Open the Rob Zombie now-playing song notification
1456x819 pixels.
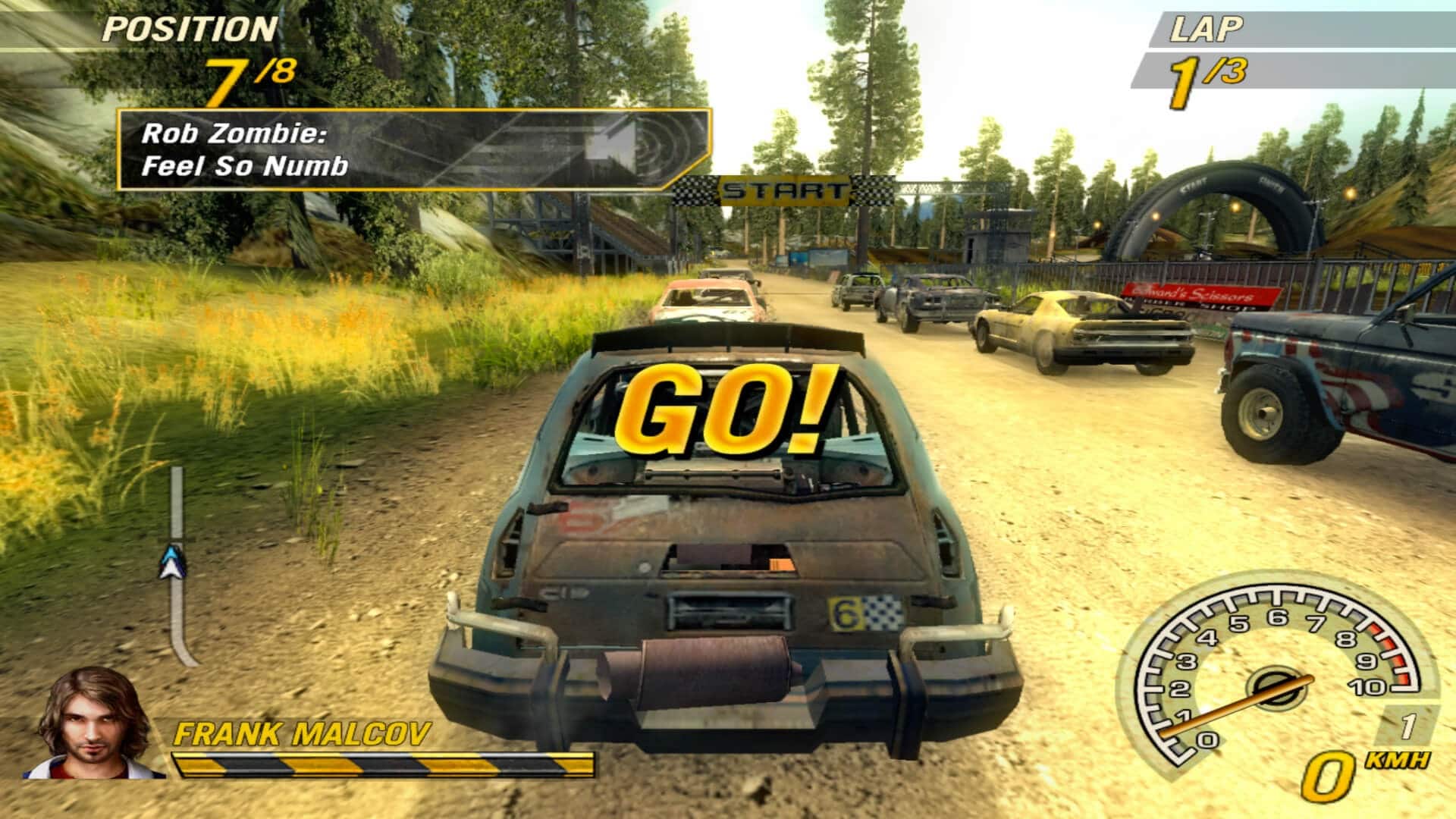(x=413, y=149)
